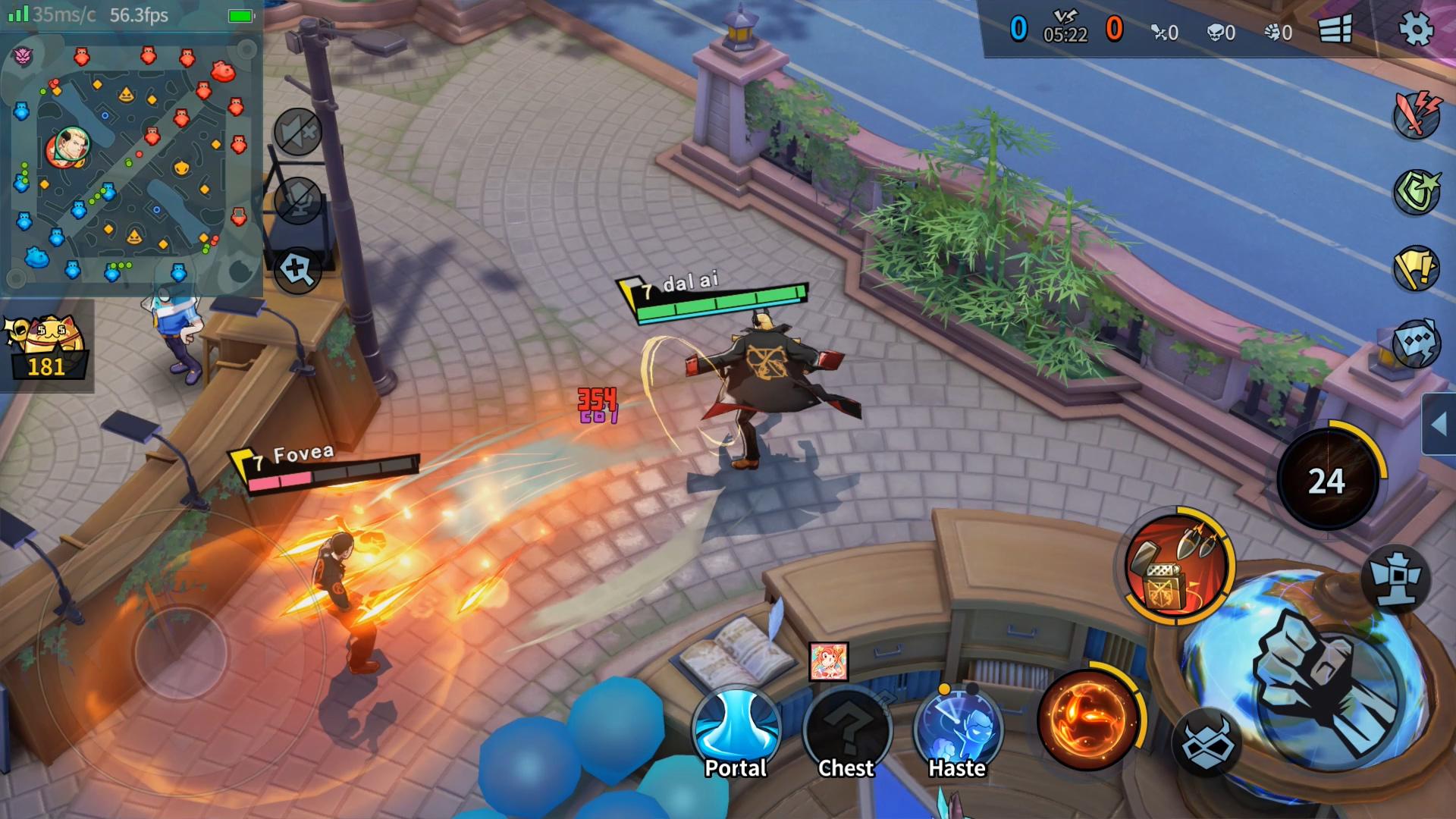Send the green shield defend signal
The width and height of the screenshot is (1456, 819).
[1416, 191]
